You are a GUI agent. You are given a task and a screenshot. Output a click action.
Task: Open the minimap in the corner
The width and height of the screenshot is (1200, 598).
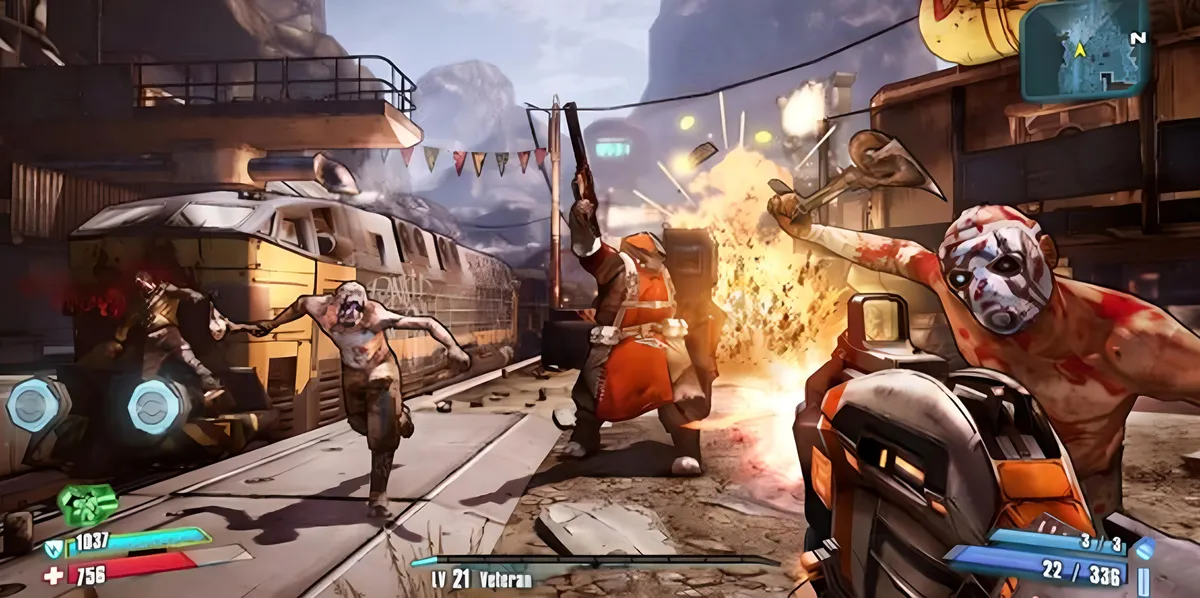[x=1084, y=50]
